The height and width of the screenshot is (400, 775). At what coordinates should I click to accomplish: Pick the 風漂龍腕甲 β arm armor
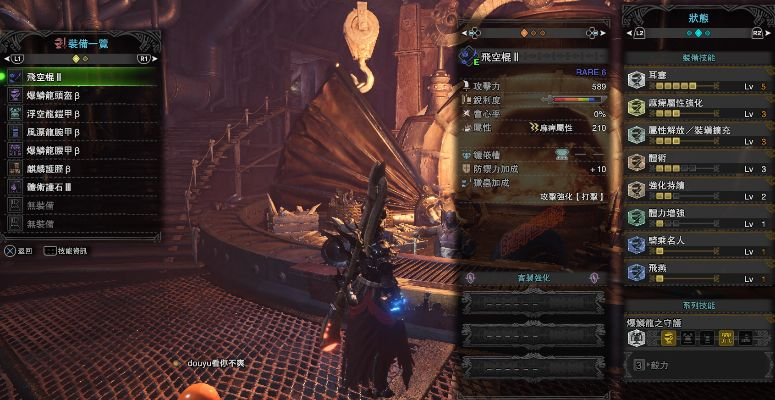80,131
